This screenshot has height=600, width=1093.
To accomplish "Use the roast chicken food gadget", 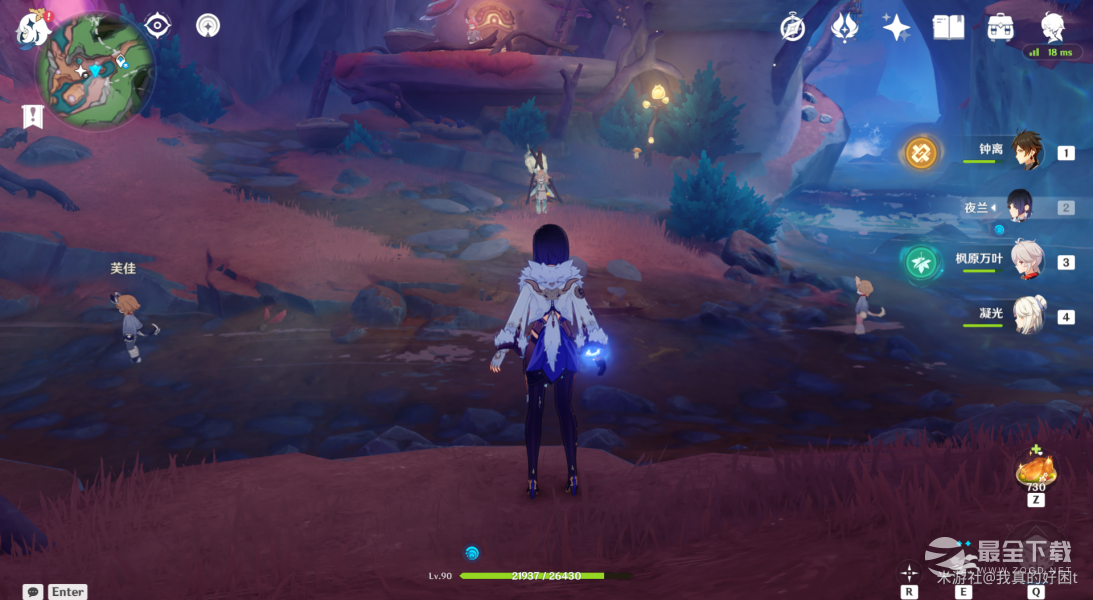I will 1035,470.
